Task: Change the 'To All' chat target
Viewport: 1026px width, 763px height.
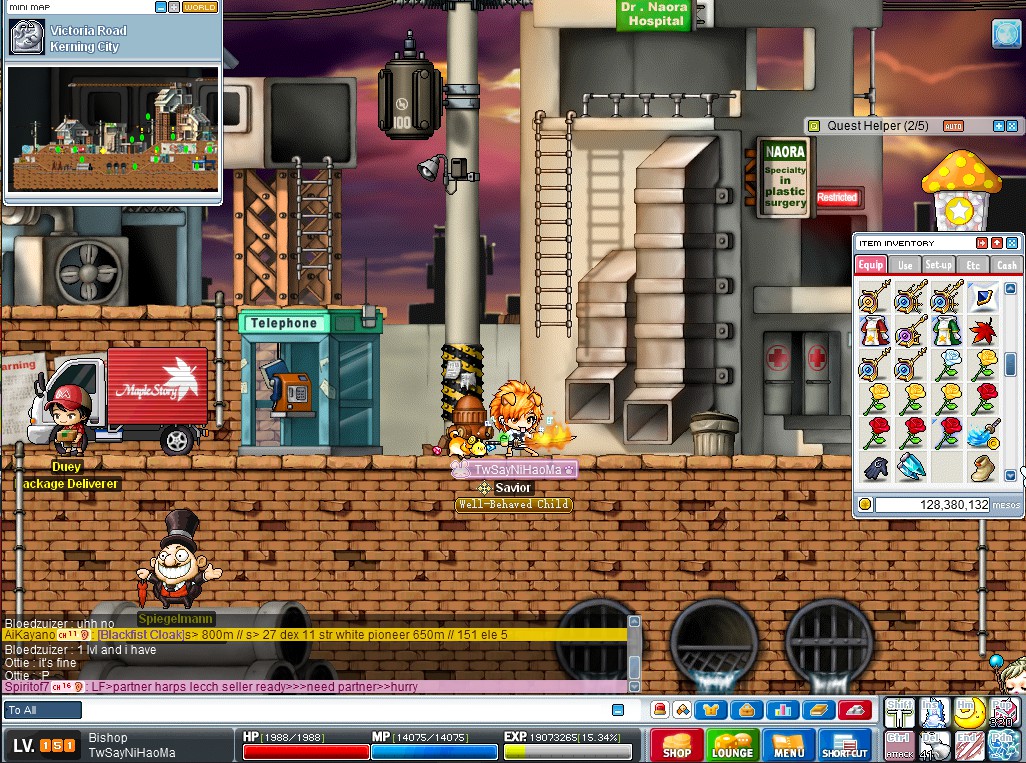Action: (x=43, y=710)
